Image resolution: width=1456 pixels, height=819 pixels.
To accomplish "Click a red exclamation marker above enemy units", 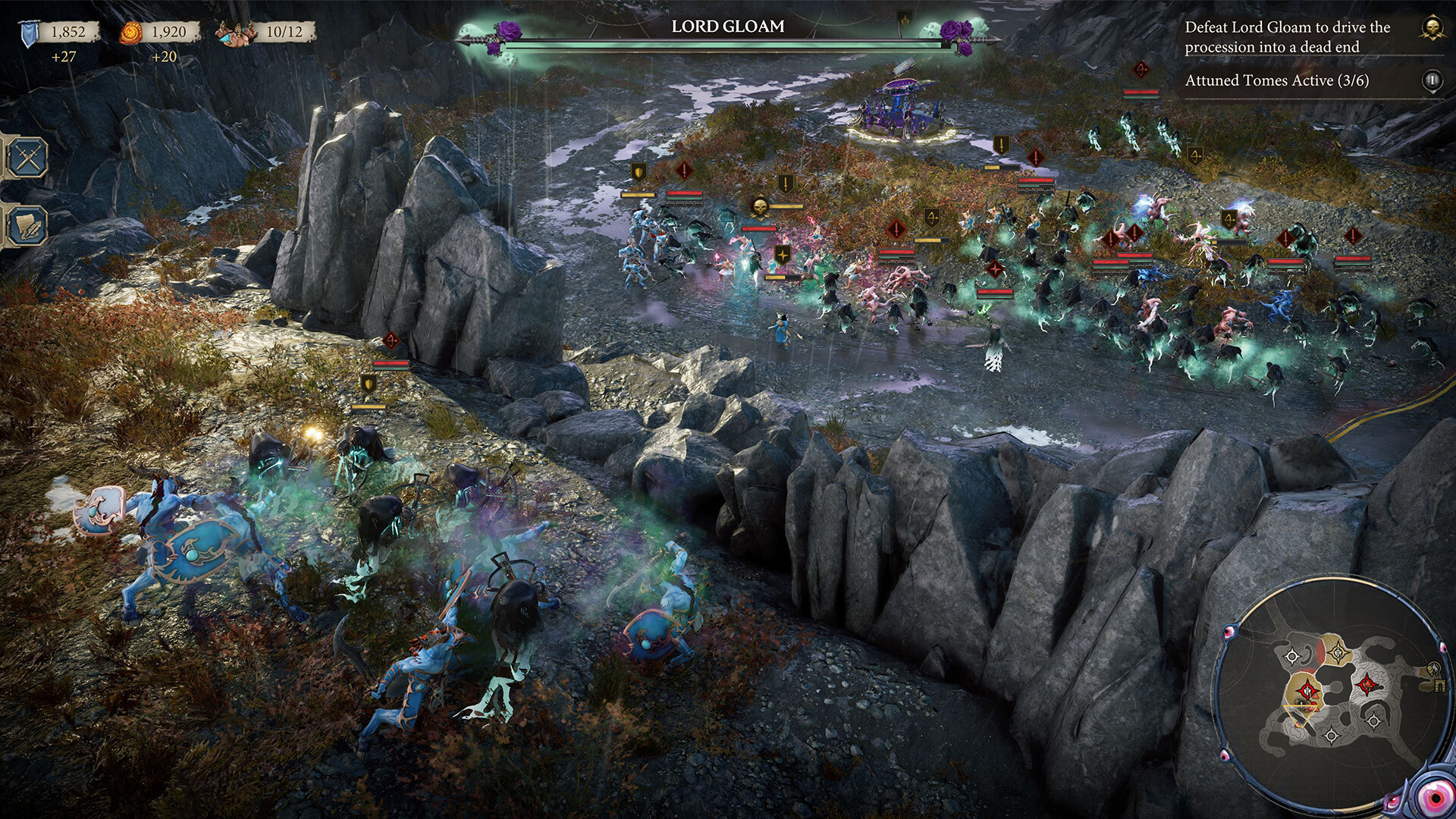I will coord(683,171).
